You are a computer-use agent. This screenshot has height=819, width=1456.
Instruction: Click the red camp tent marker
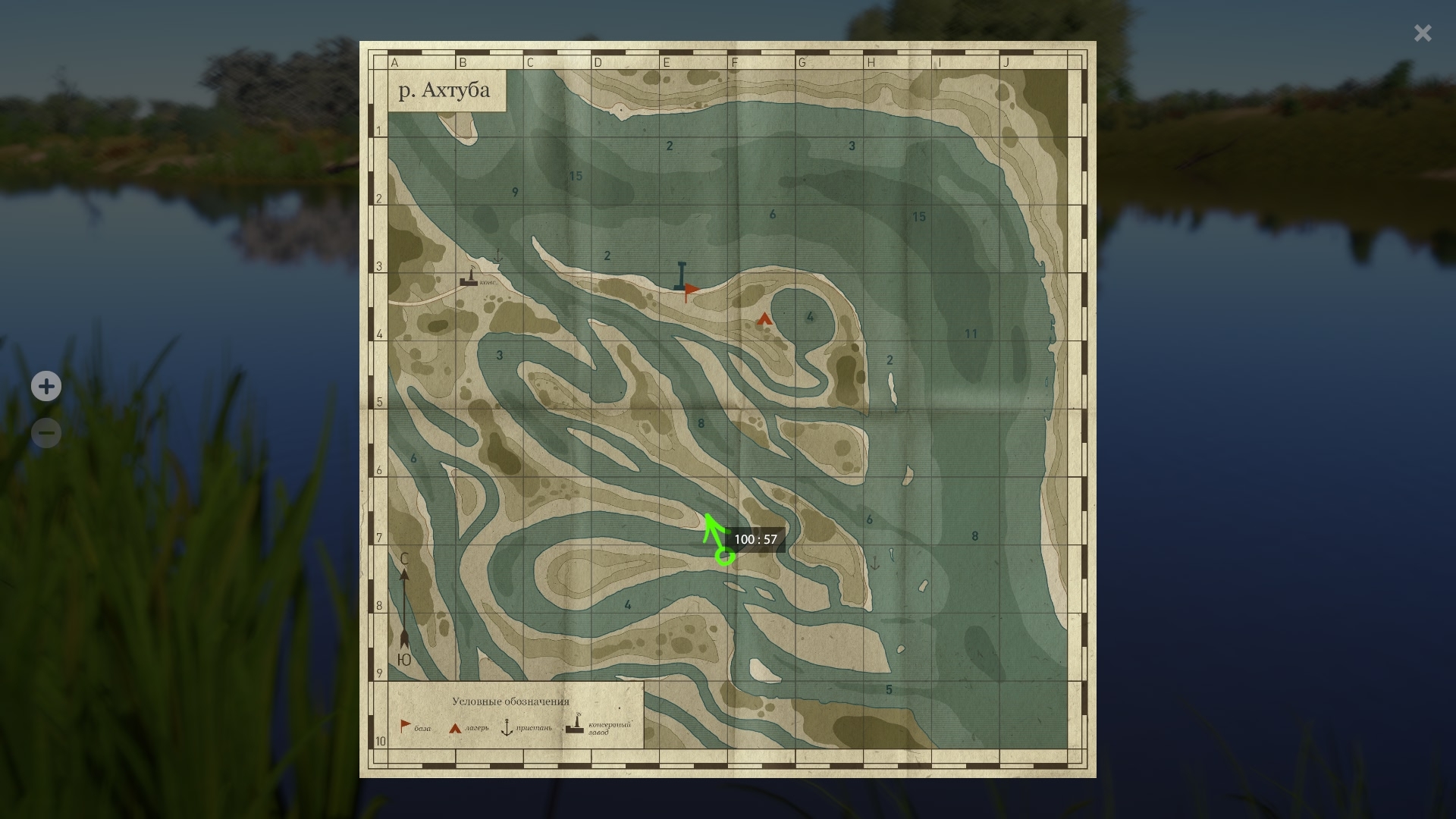point(764,318)
